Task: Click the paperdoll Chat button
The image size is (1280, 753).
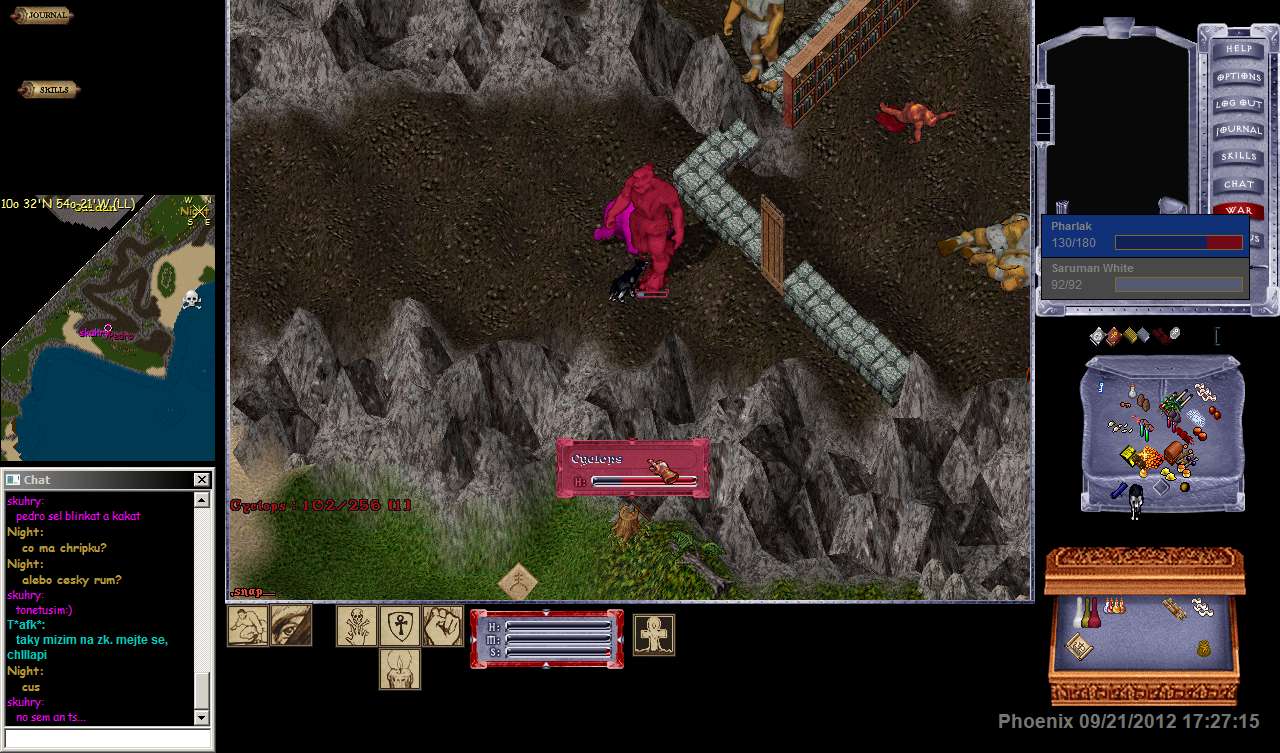Action: click(x=1238, y=184)
